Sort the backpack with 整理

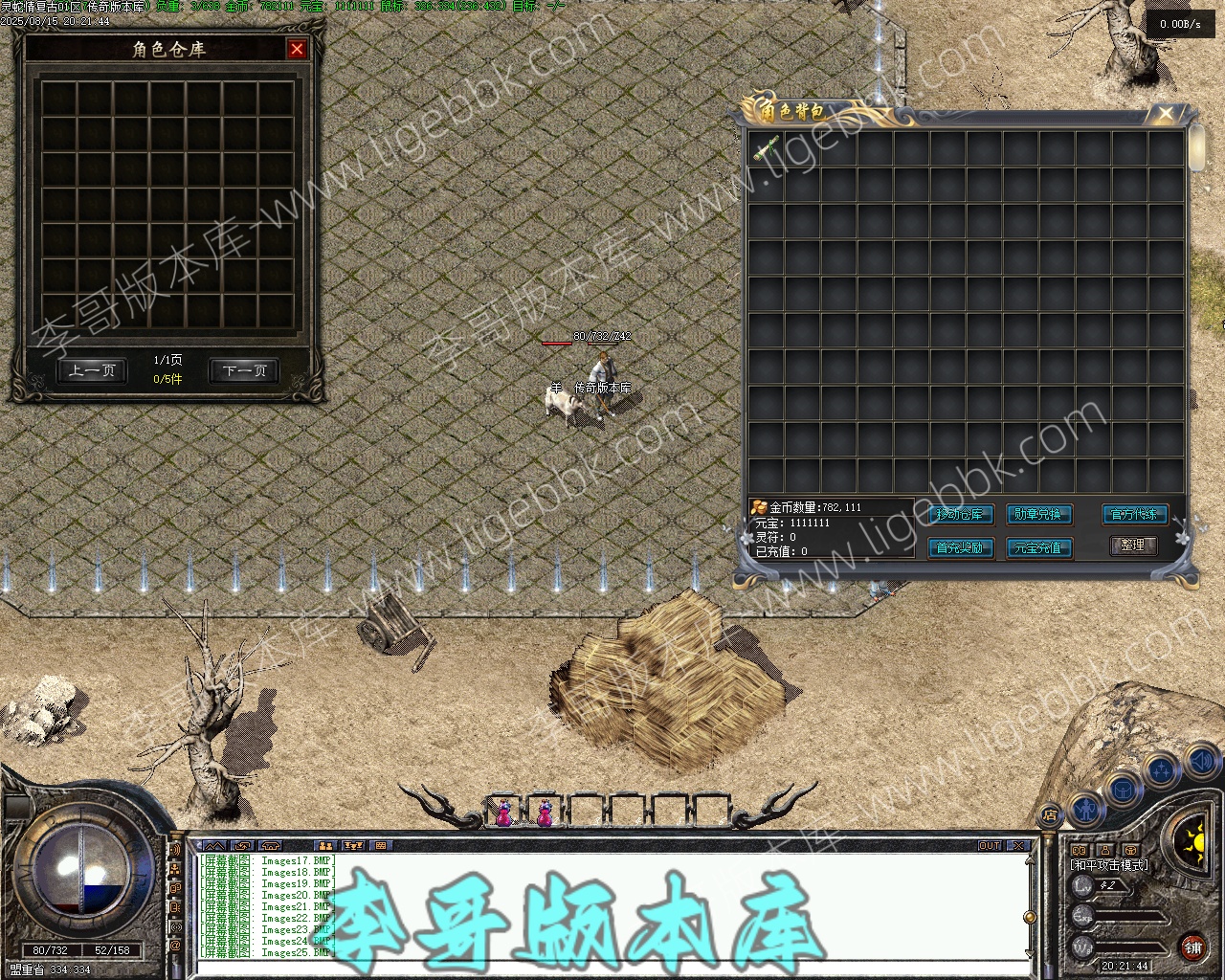coord(1133,545)
